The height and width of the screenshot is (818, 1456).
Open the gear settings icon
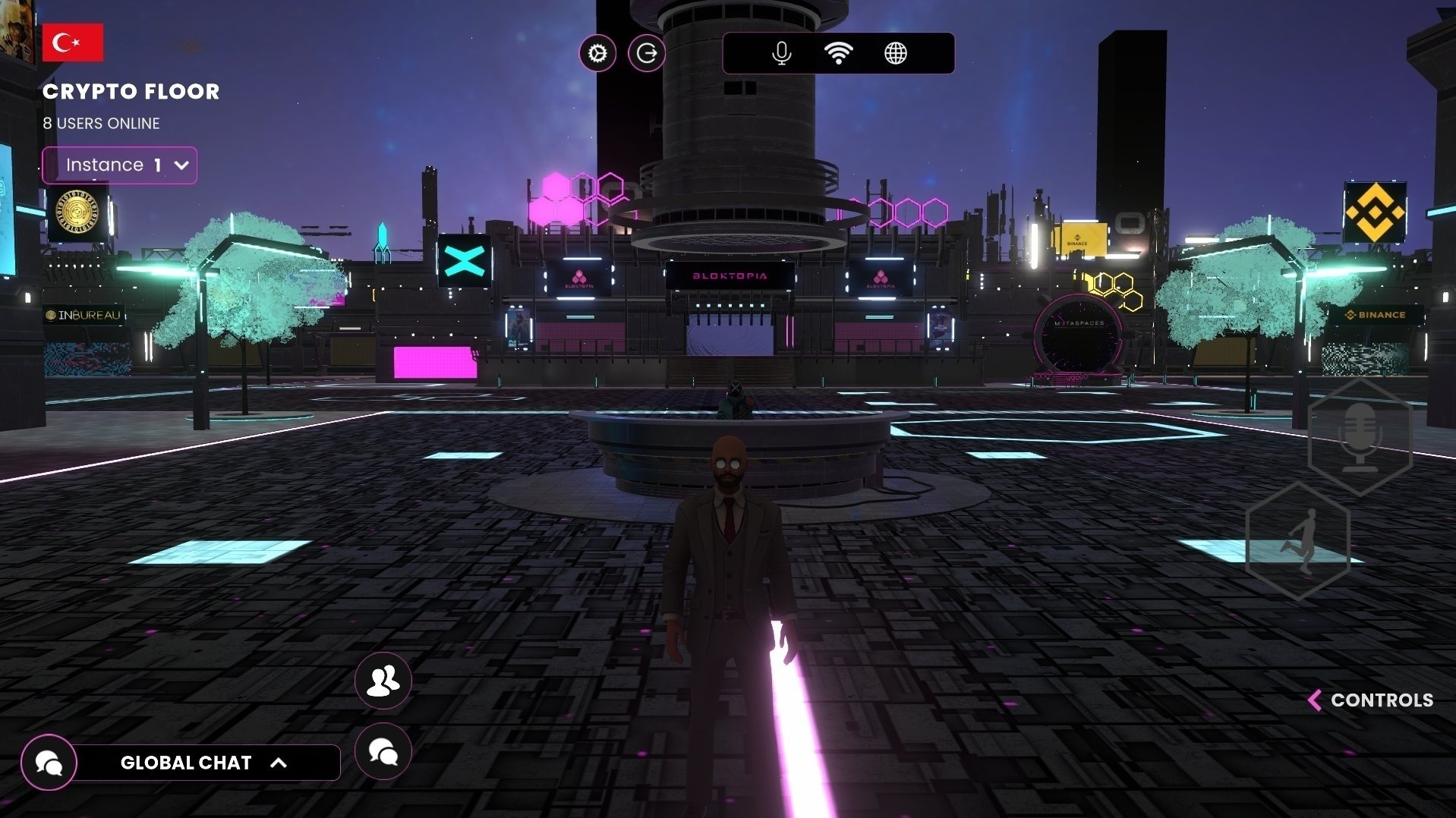click(597, 54)
